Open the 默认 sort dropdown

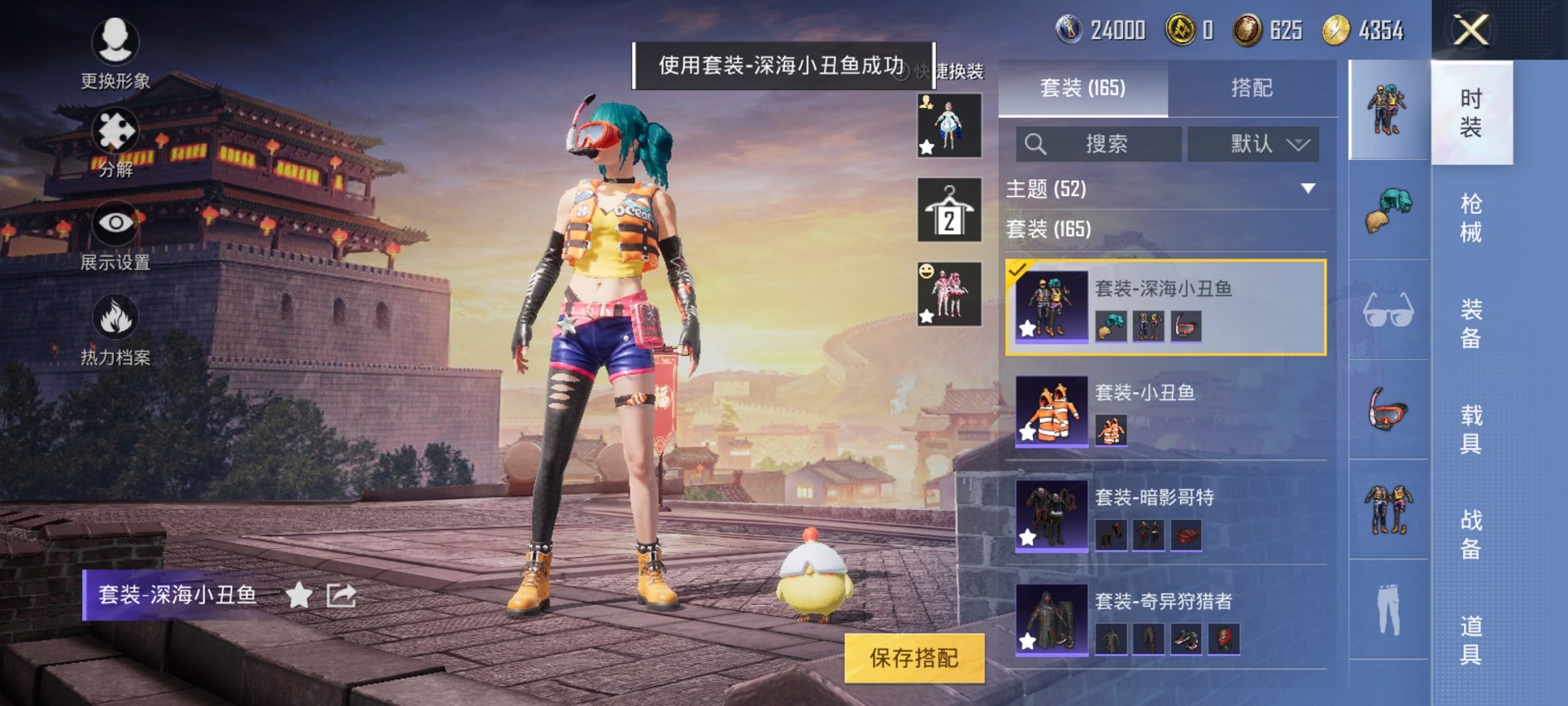[x=1253, y=144]
